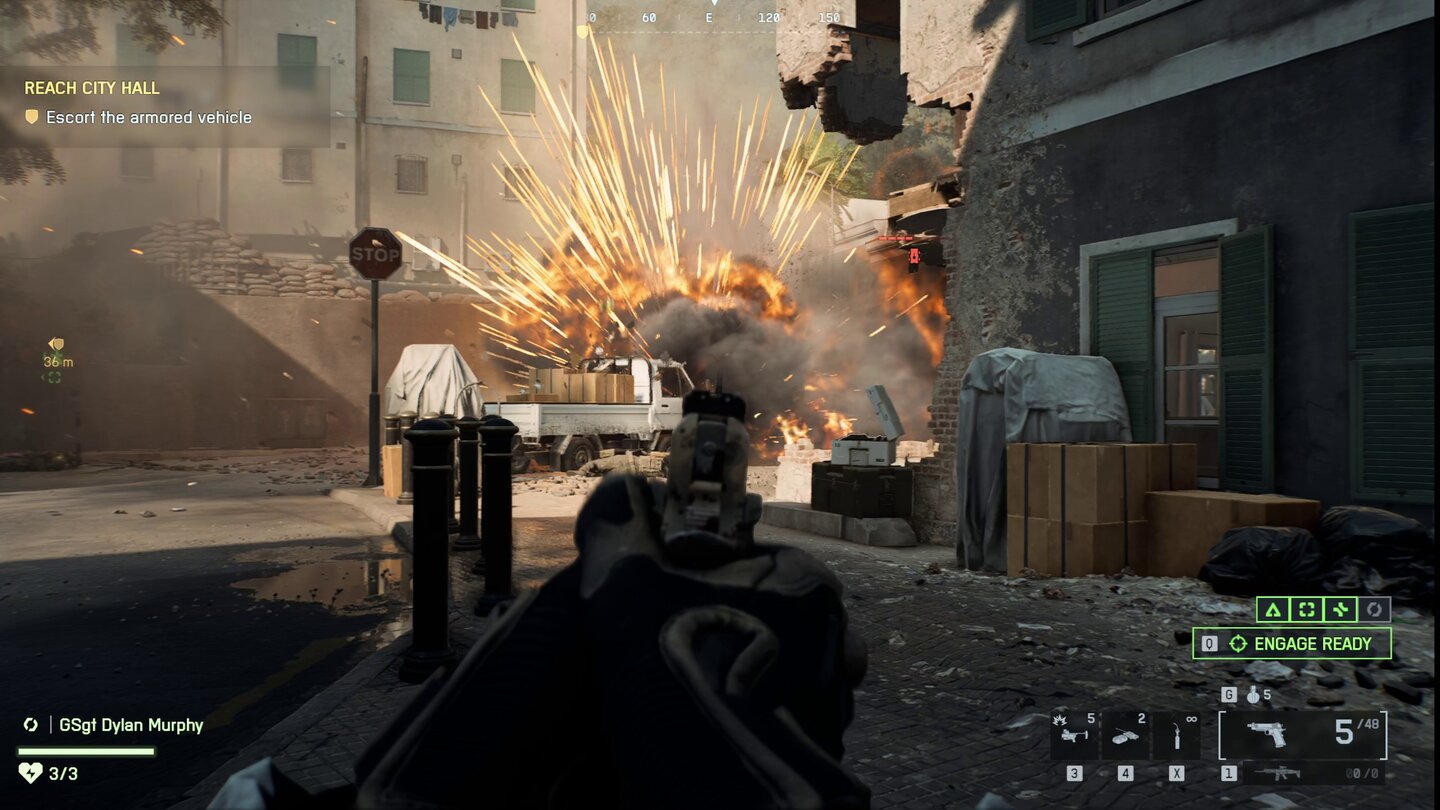Click the yellow objective marker above the compass
Viewport: 1440px width, 810px height.
coord(581,29)
